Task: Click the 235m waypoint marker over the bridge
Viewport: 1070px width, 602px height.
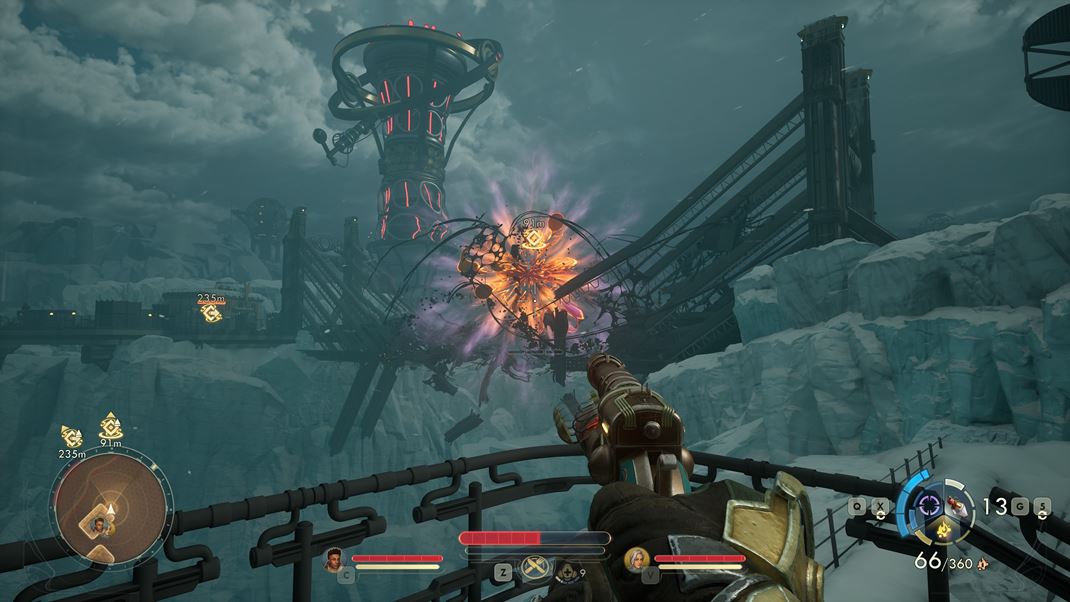Action: (x=211, y=312)
